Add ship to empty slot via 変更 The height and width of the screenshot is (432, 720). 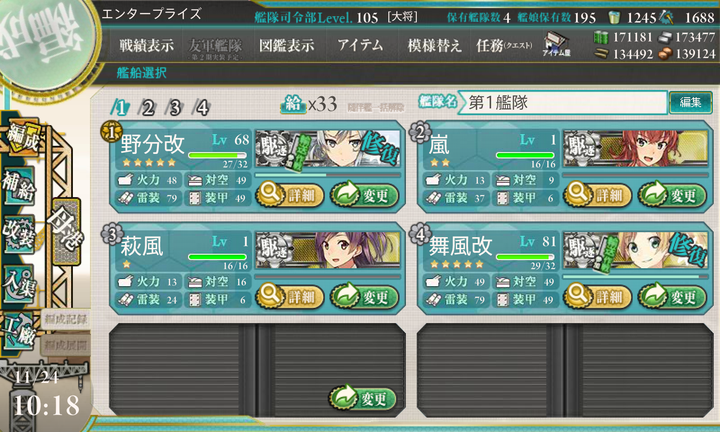pos(364,399)
